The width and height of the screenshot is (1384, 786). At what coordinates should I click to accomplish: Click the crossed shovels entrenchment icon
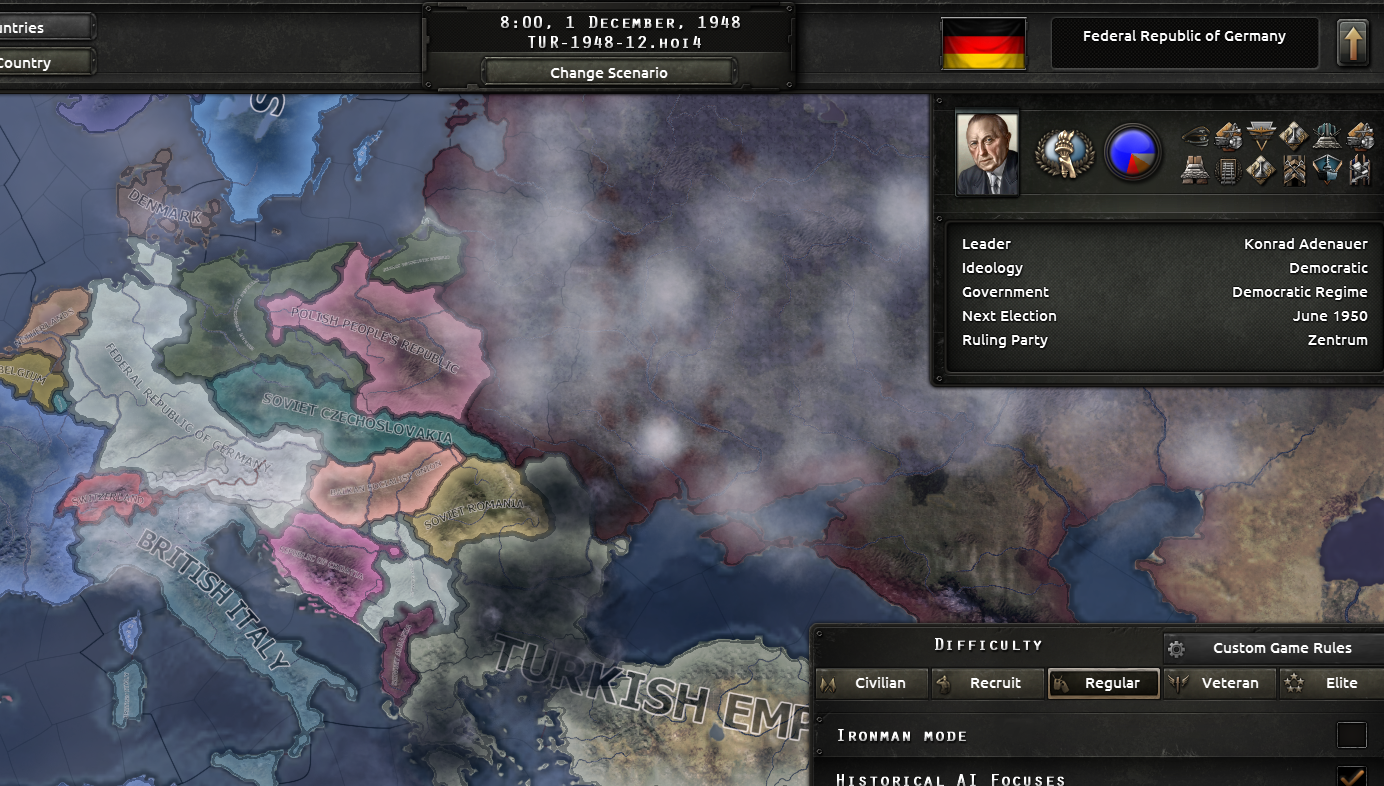coord(1294,170)
